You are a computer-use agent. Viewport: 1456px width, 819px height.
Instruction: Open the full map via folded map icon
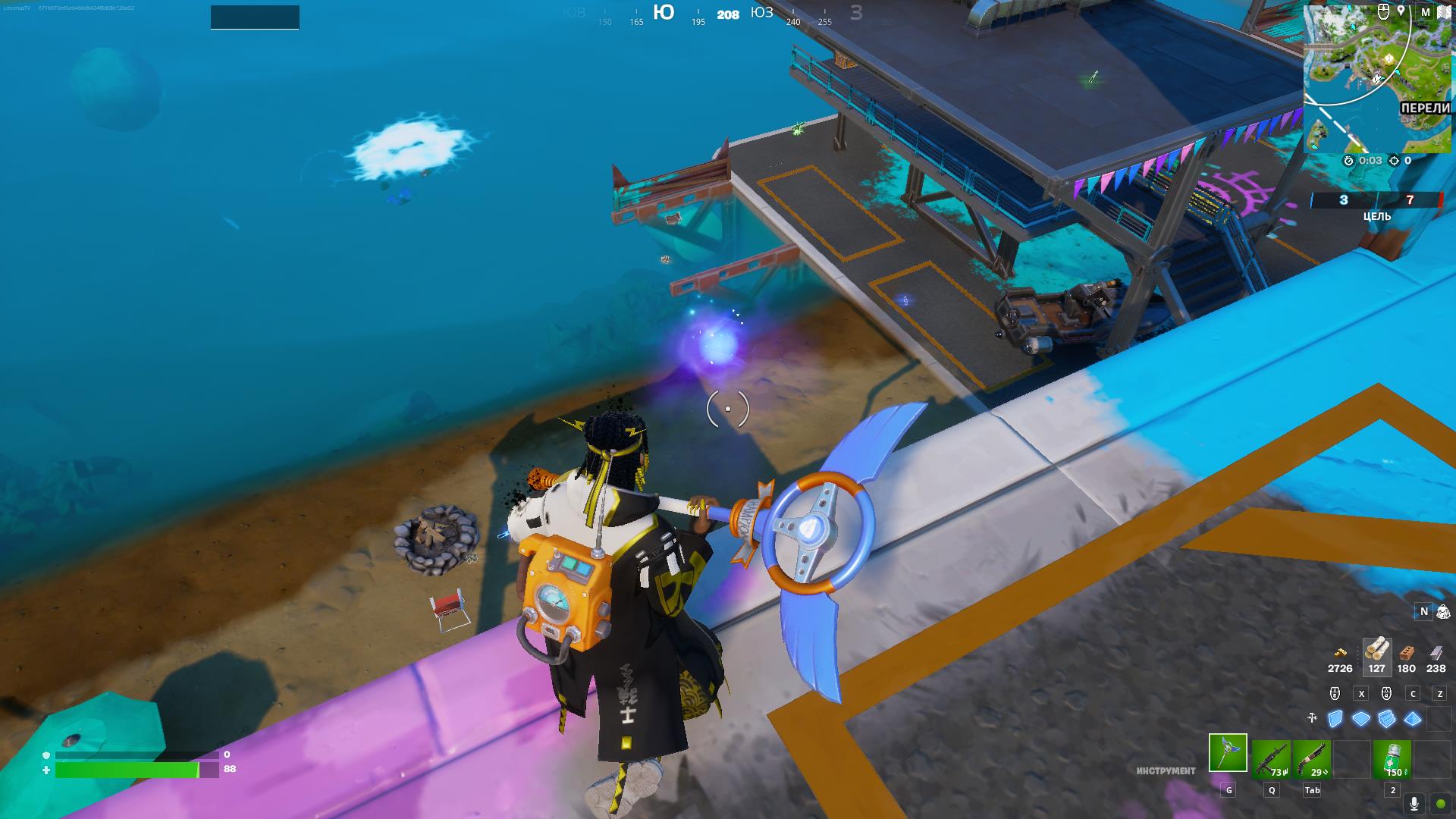[1444, 12]
